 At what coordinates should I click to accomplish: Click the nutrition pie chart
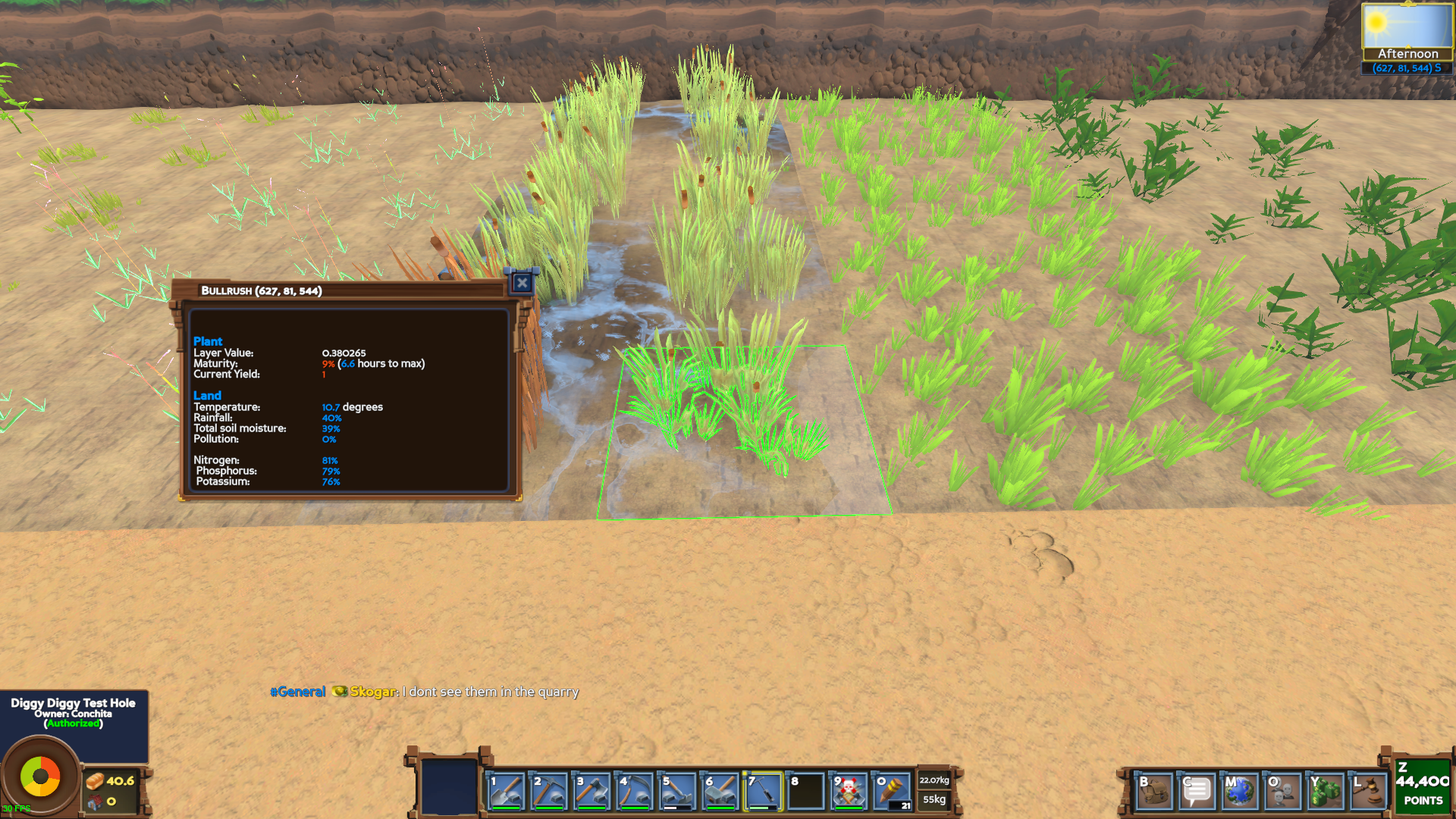pos(40,776)
